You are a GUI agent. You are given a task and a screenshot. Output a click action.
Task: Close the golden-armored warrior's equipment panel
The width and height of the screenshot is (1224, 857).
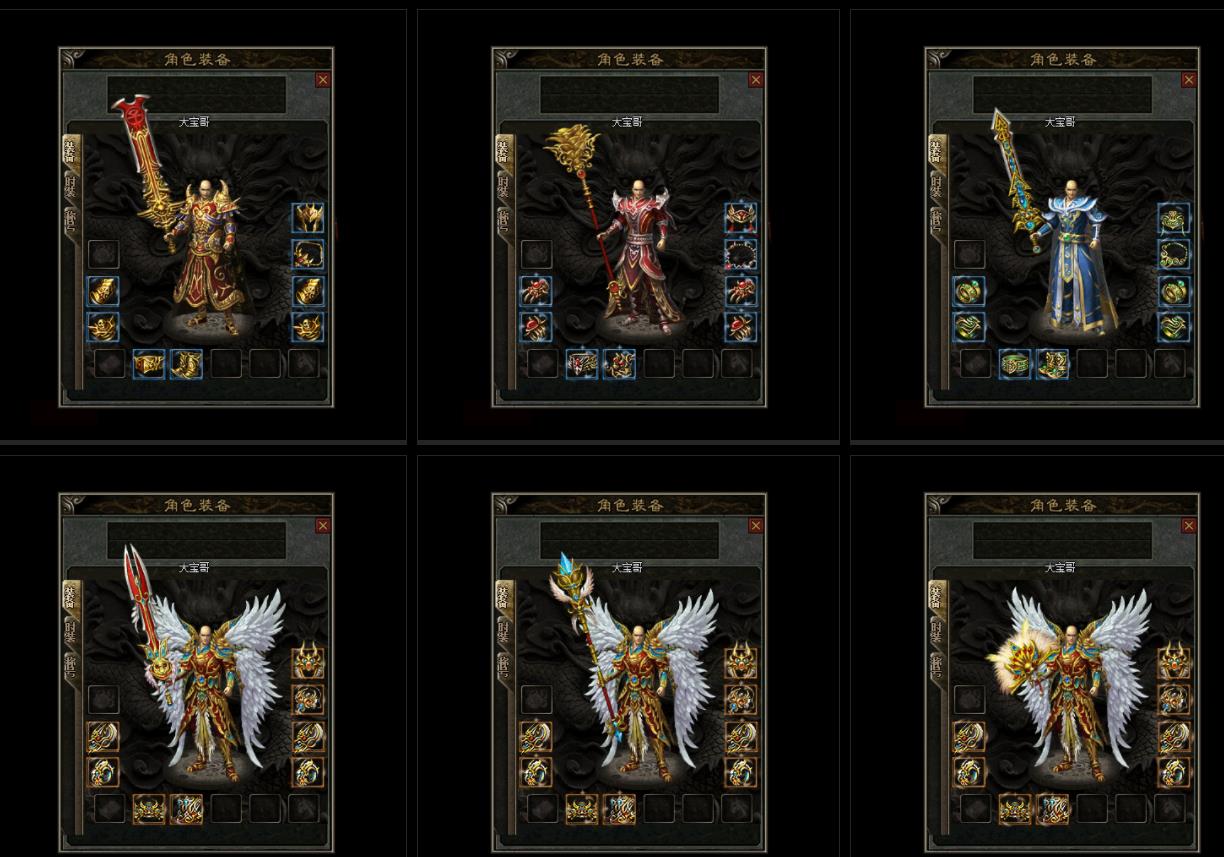[x=322, y=80]
